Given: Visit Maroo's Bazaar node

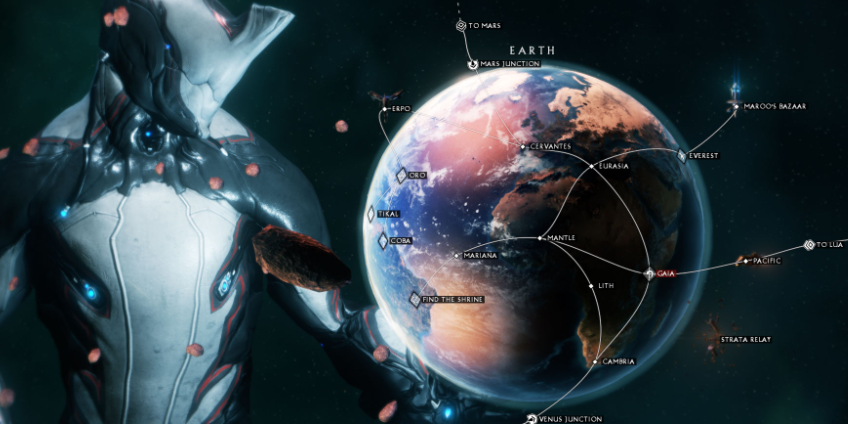Looking at the screenshot, I should point(736,106).
